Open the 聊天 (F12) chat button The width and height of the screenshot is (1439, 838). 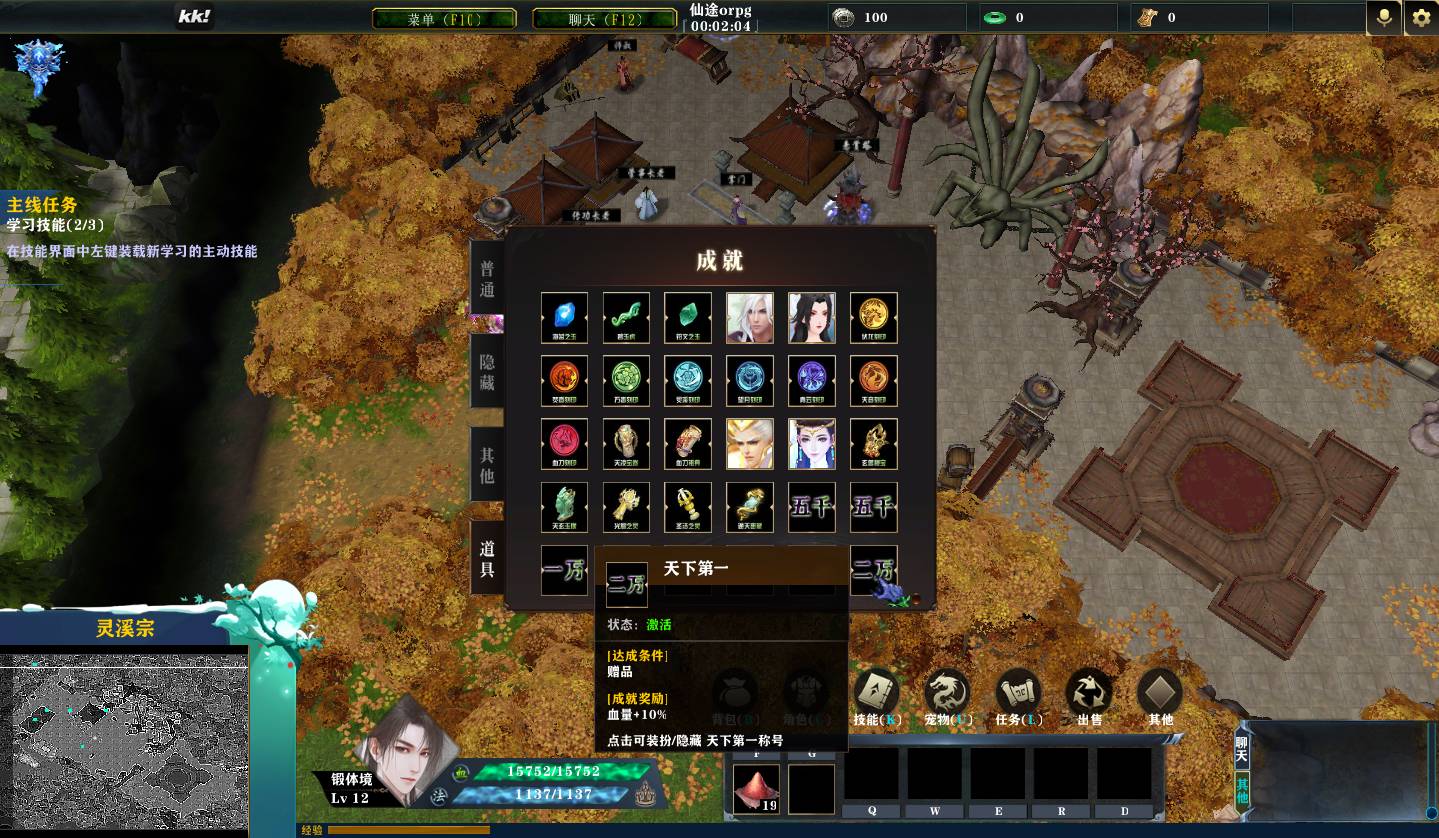[x=604, y=19]
